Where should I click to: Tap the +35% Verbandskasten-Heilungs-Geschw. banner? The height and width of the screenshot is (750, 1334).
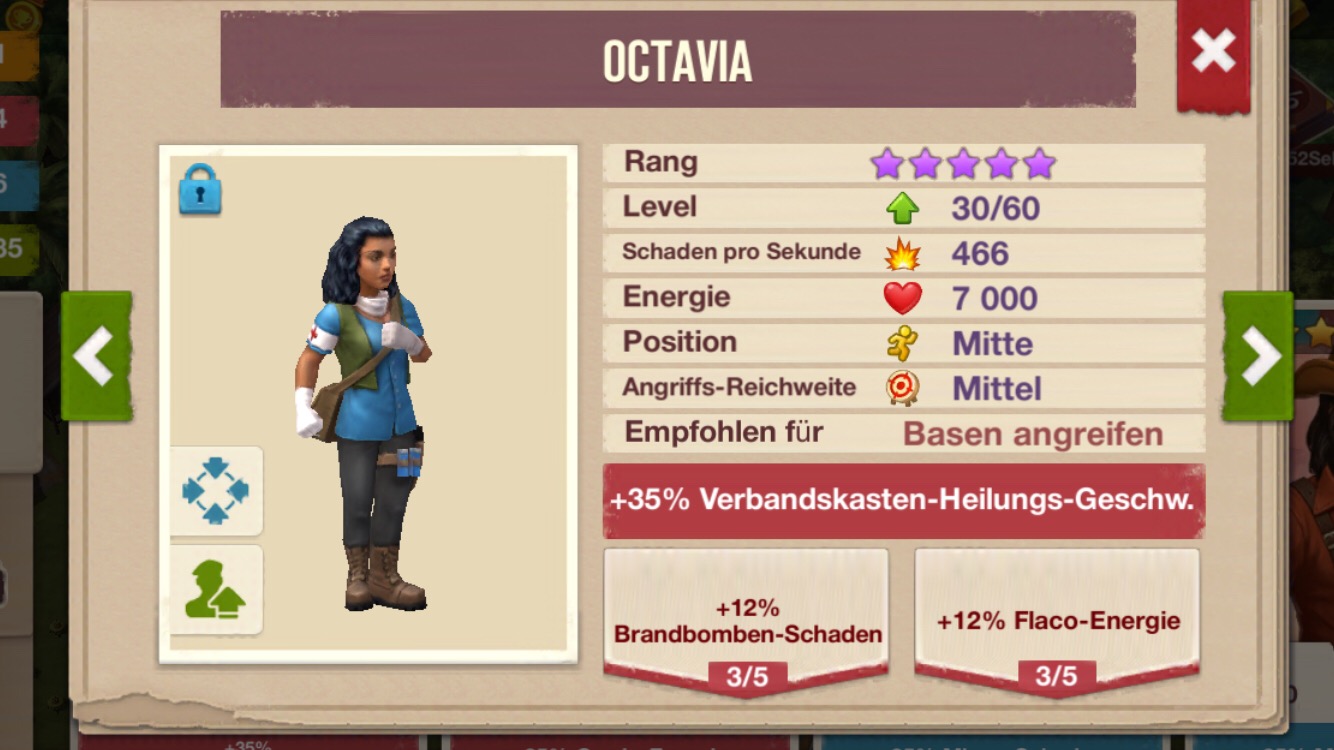click(903, 500)
